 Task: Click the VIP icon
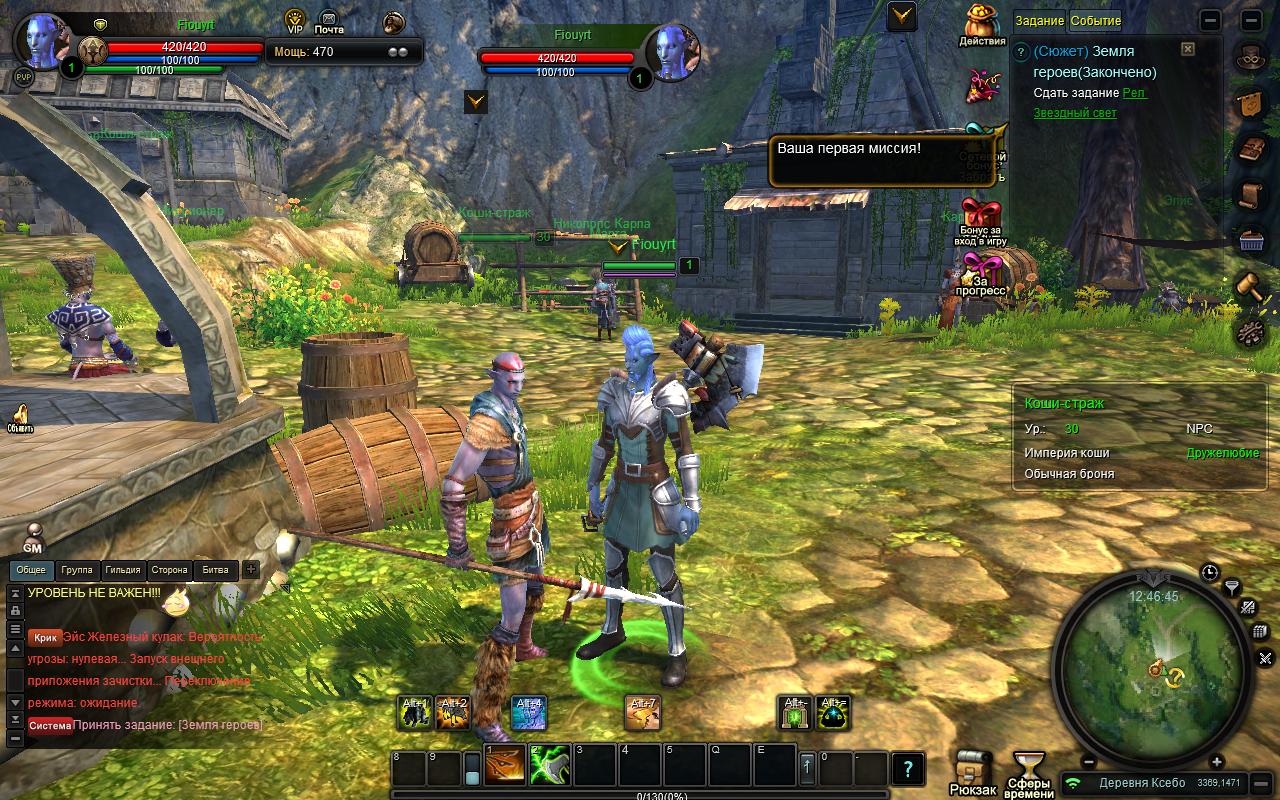pyautogui.click(x=295, y=19)
